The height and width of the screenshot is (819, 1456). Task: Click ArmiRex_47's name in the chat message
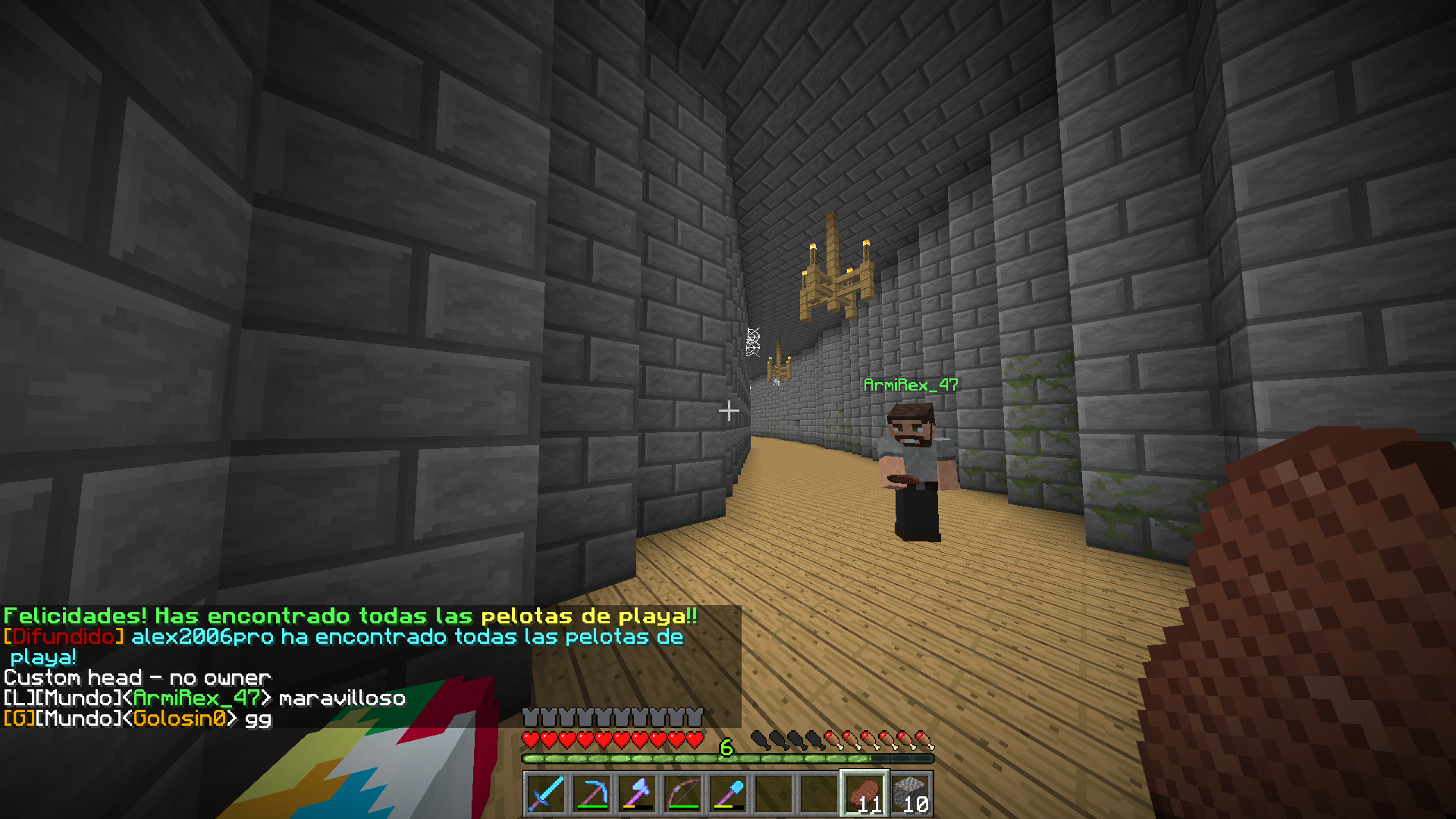[x=196, y=698]
